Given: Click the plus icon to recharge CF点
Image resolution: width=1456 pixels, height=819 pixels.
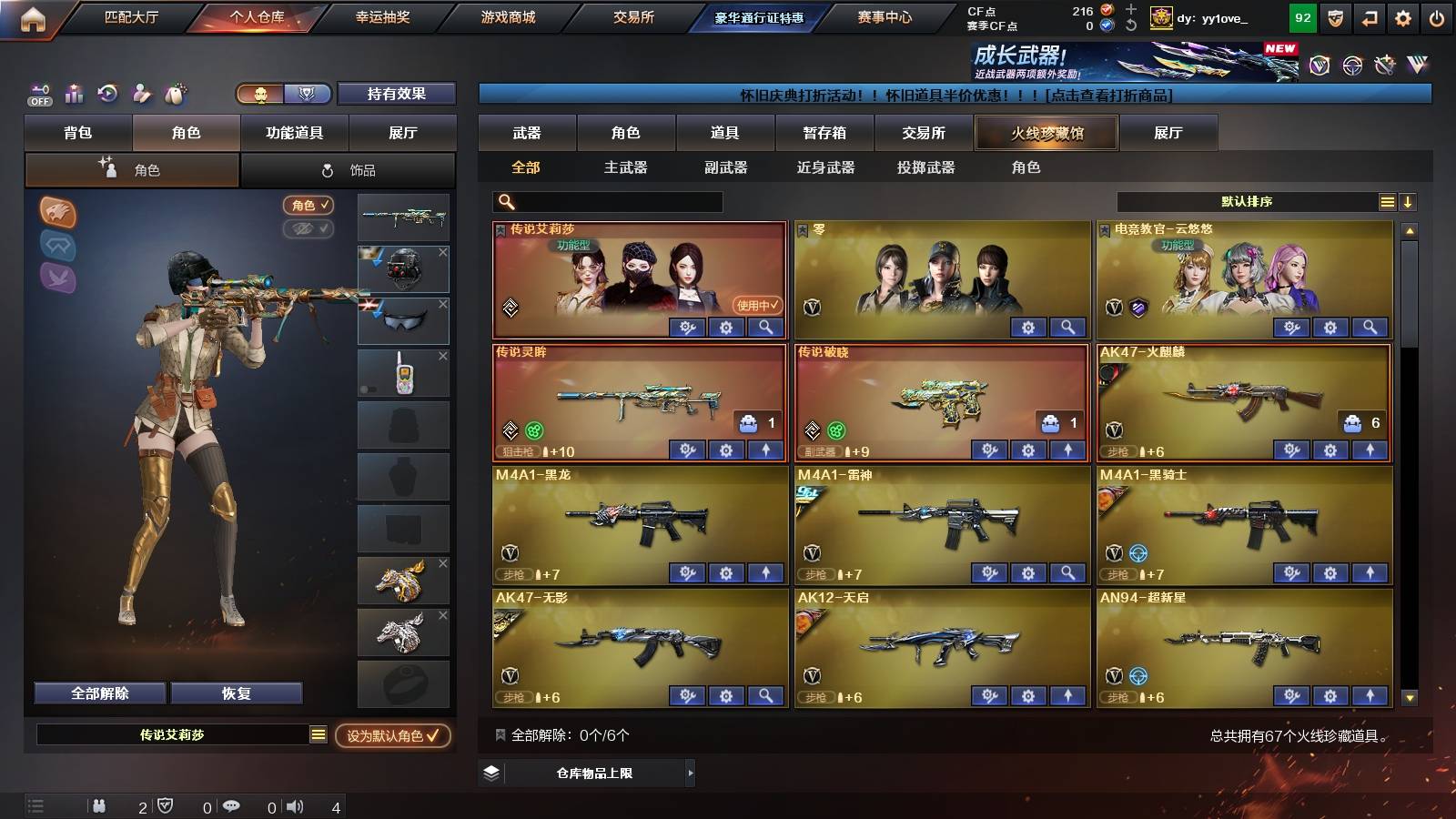Looking at the screenshot, I should point(1130,9).
